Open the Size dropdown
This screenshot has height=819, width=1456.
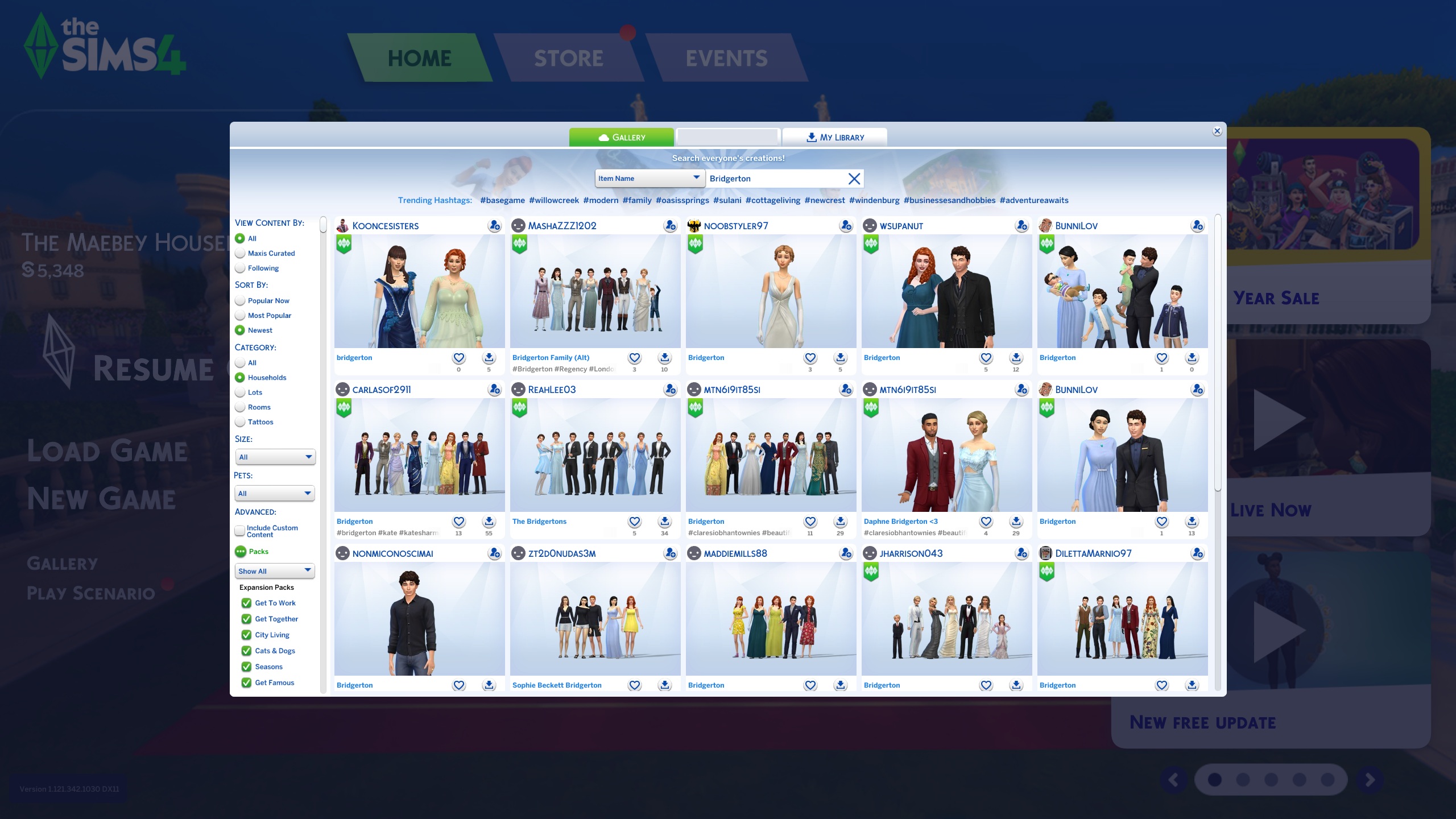click(x=275, y=457)
